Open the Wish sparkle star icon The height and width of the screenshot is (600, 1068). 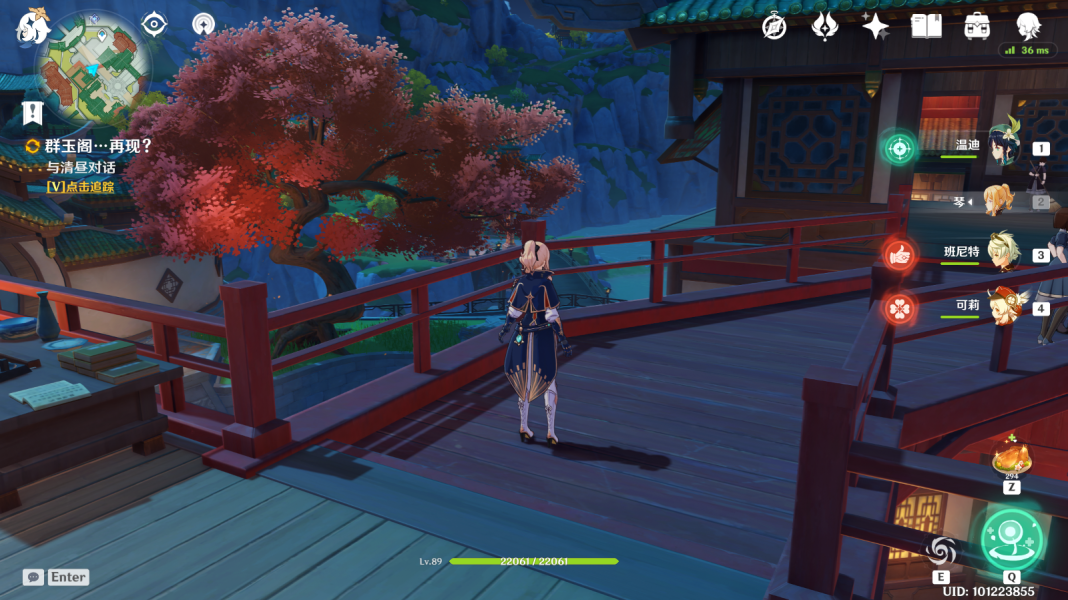pyautogui.click(x=875, y=27)
